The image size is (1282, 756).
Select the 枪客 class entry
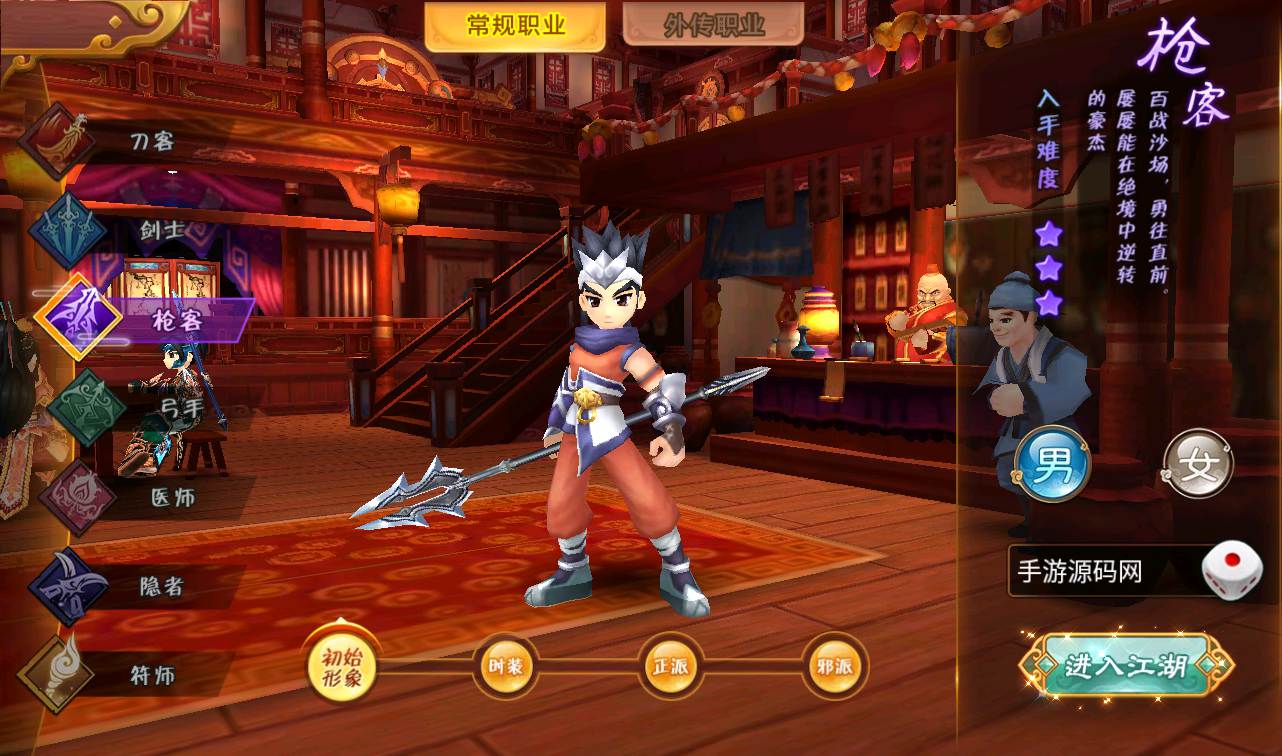pos(176,320)
